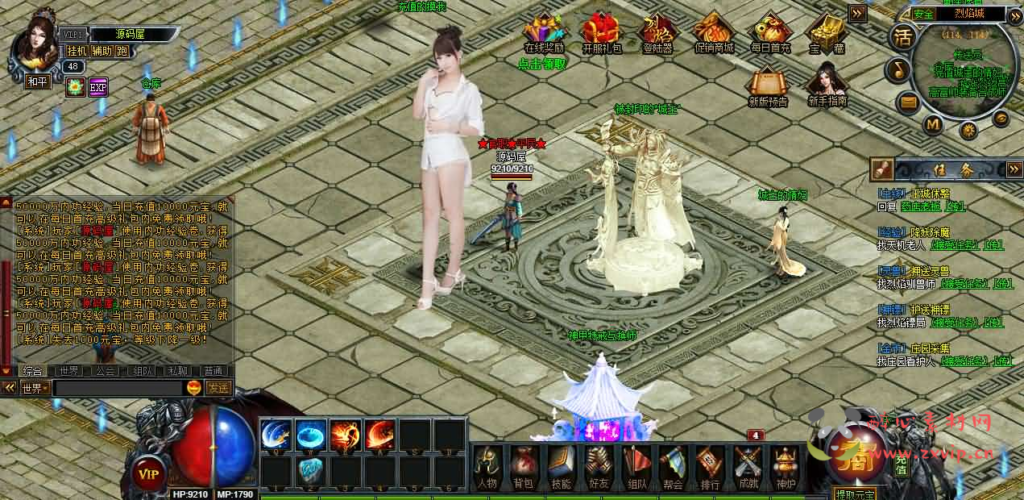Toggle 挂机 auto-battle mode
This screenshot has width=1024, height=500.
pos(77,51)
